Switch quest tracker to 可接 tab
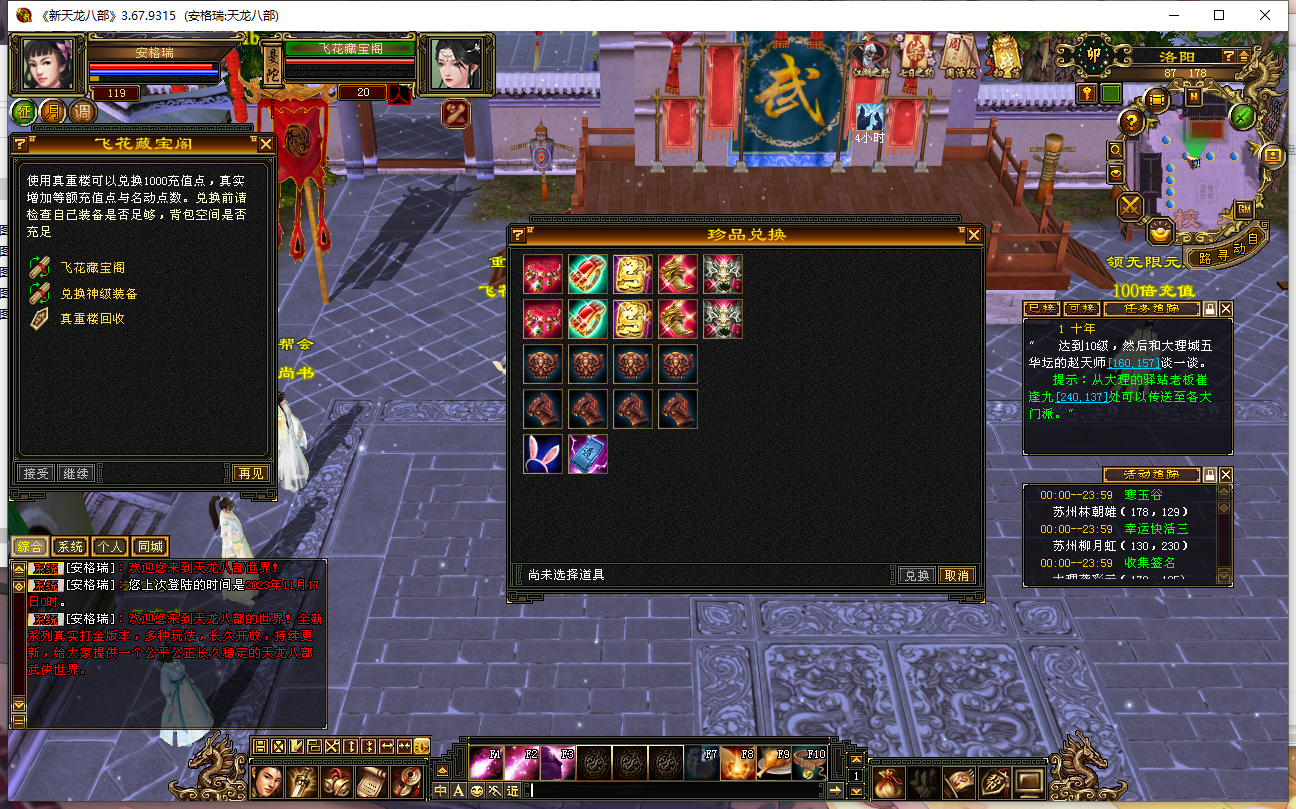 coord(1080,309)
